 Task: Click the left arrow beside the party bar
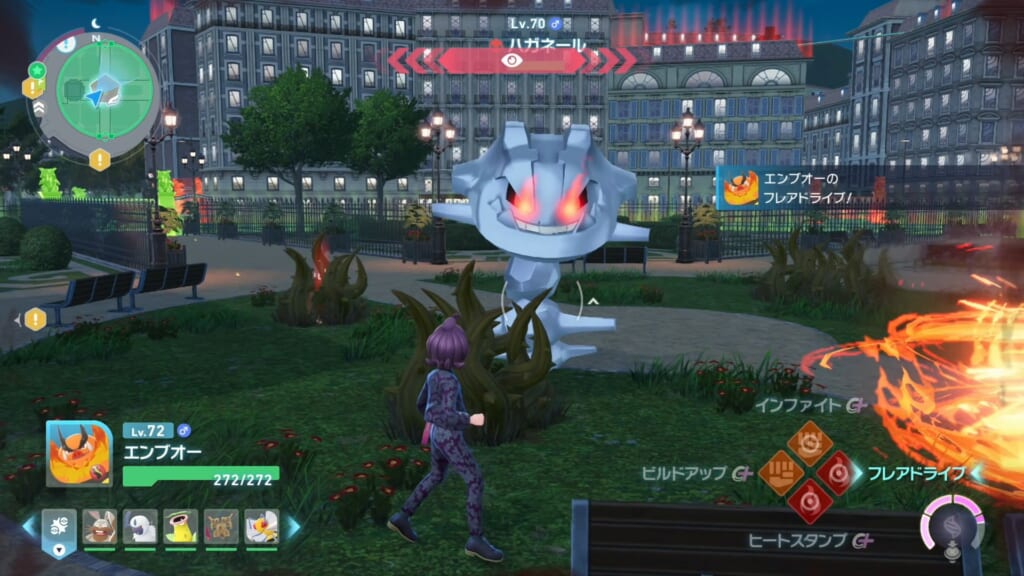click(28, 526)
